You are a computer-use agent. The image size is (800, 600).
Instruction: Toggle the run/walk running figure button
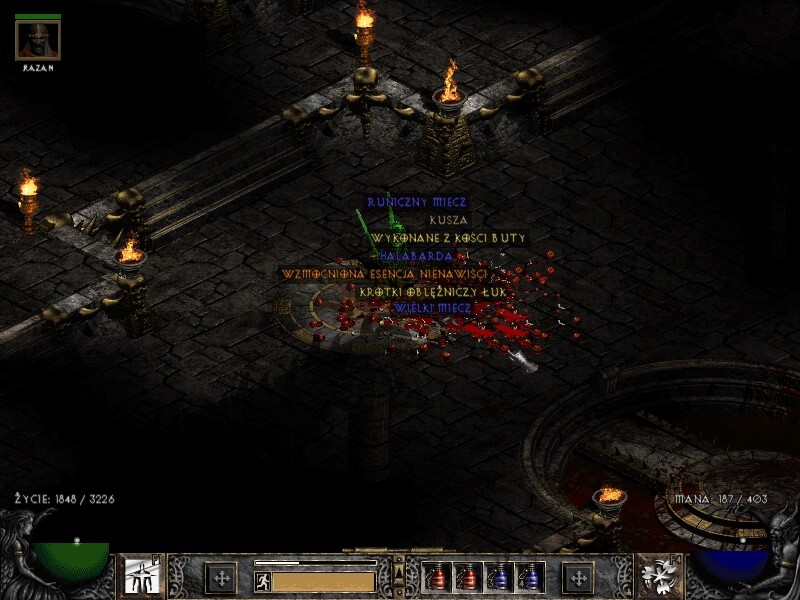[x=263, y=581]
